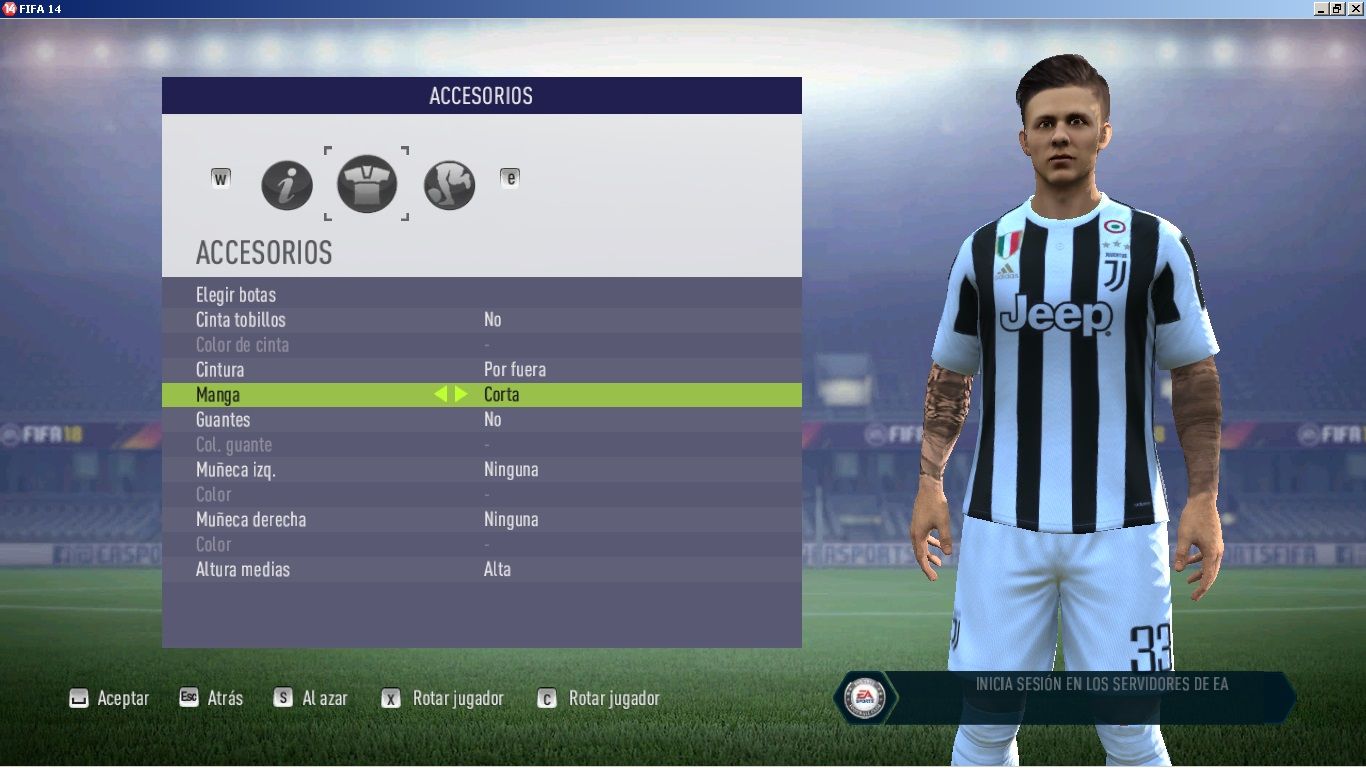Switch to the info tab icon
The width and height of the screenshot is (1366, 768).
pyautogui.click(x=287, y=186)
